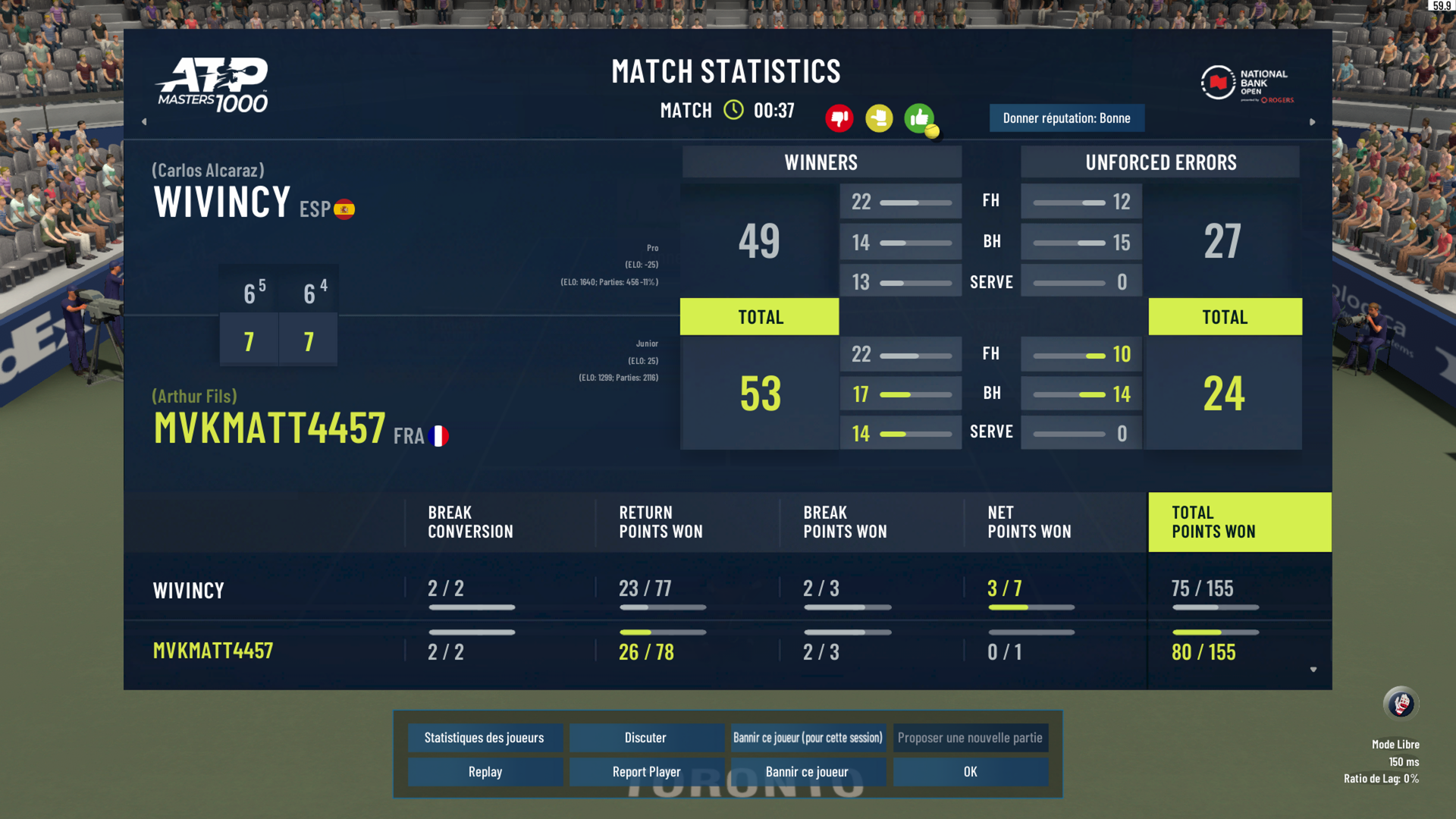
Task: Open the Report Player option
Action: point(646,772)
